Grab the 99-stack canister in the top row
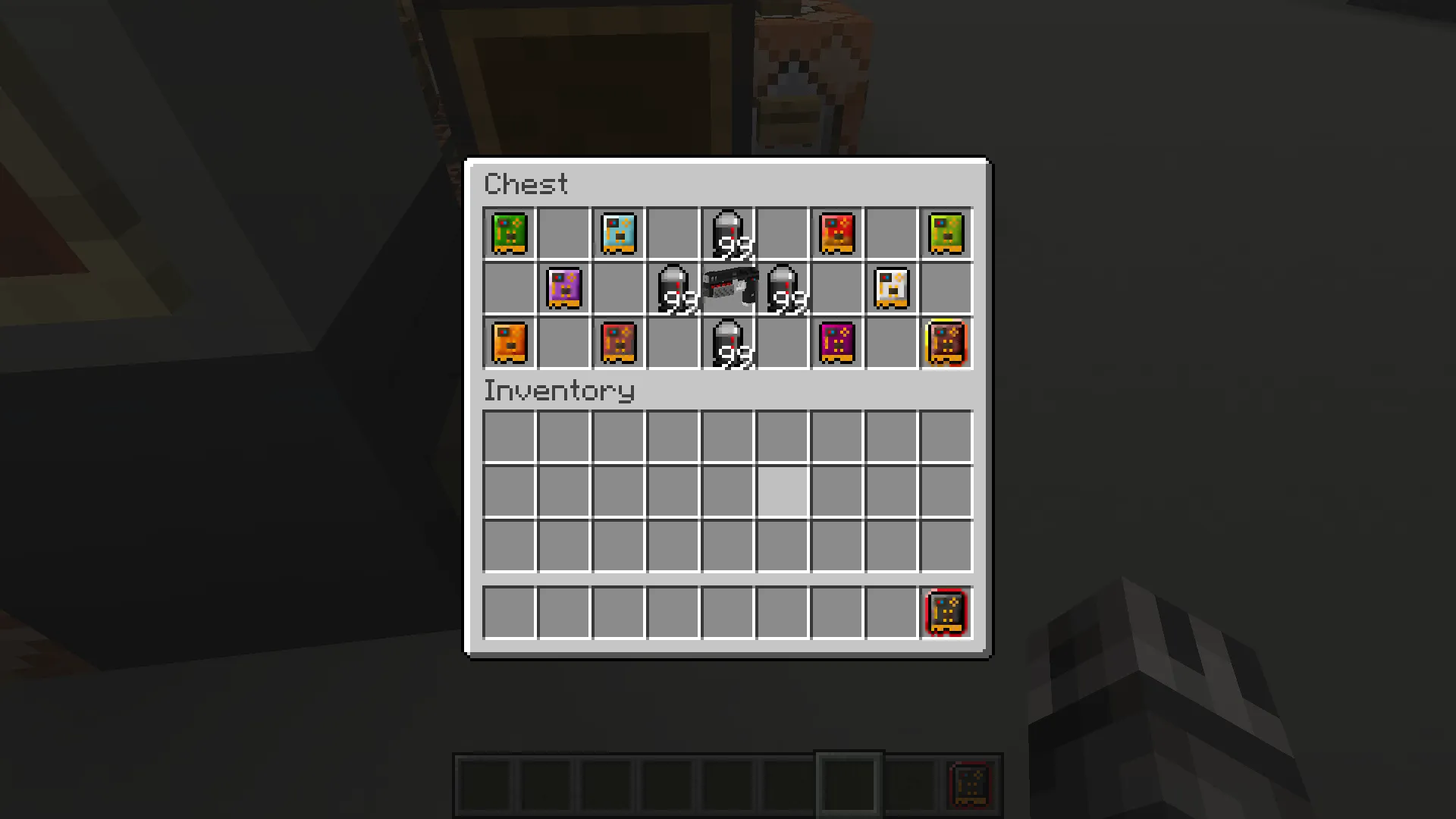This screenshot has height=819, width=1456. [x=726, y=233]
